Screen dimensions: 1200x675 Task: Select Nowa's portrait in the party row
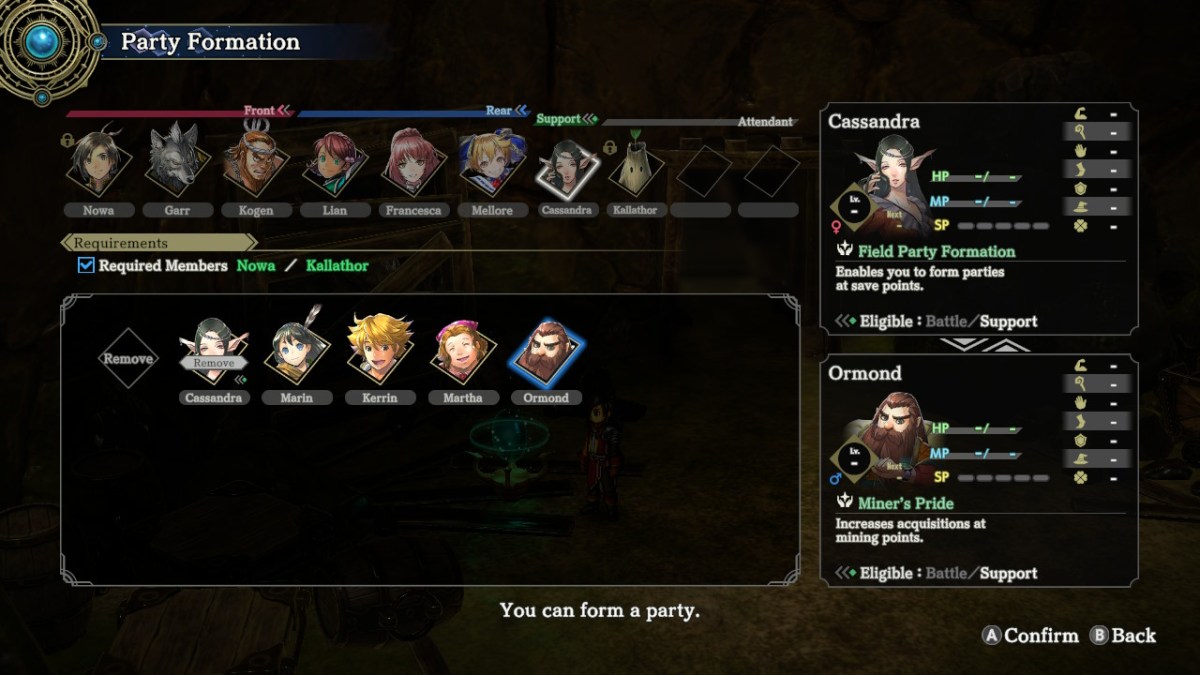100,163
